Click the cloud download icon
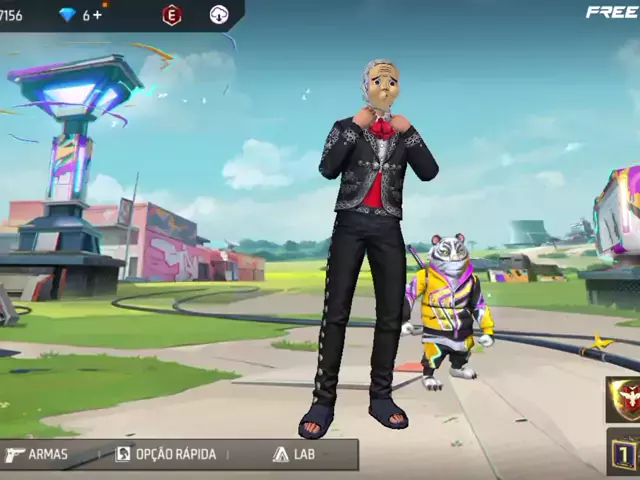640x480 pixels. [219, 15]
